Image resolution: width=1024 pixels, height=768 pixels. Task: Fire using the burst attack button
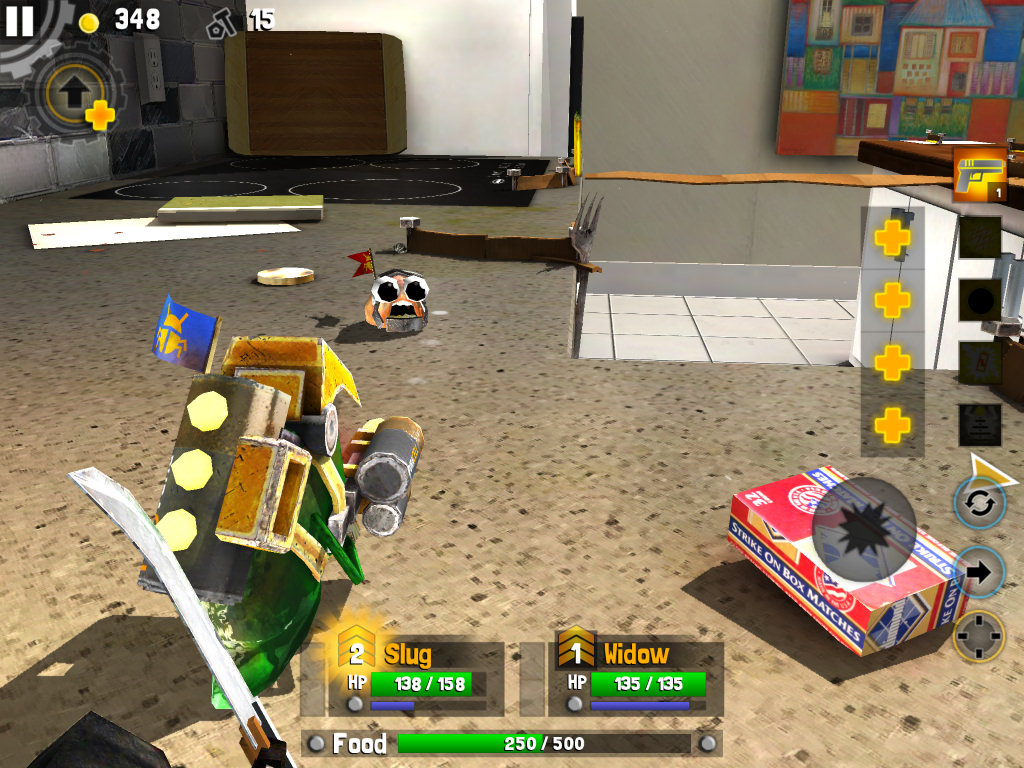tap(863, 529)
